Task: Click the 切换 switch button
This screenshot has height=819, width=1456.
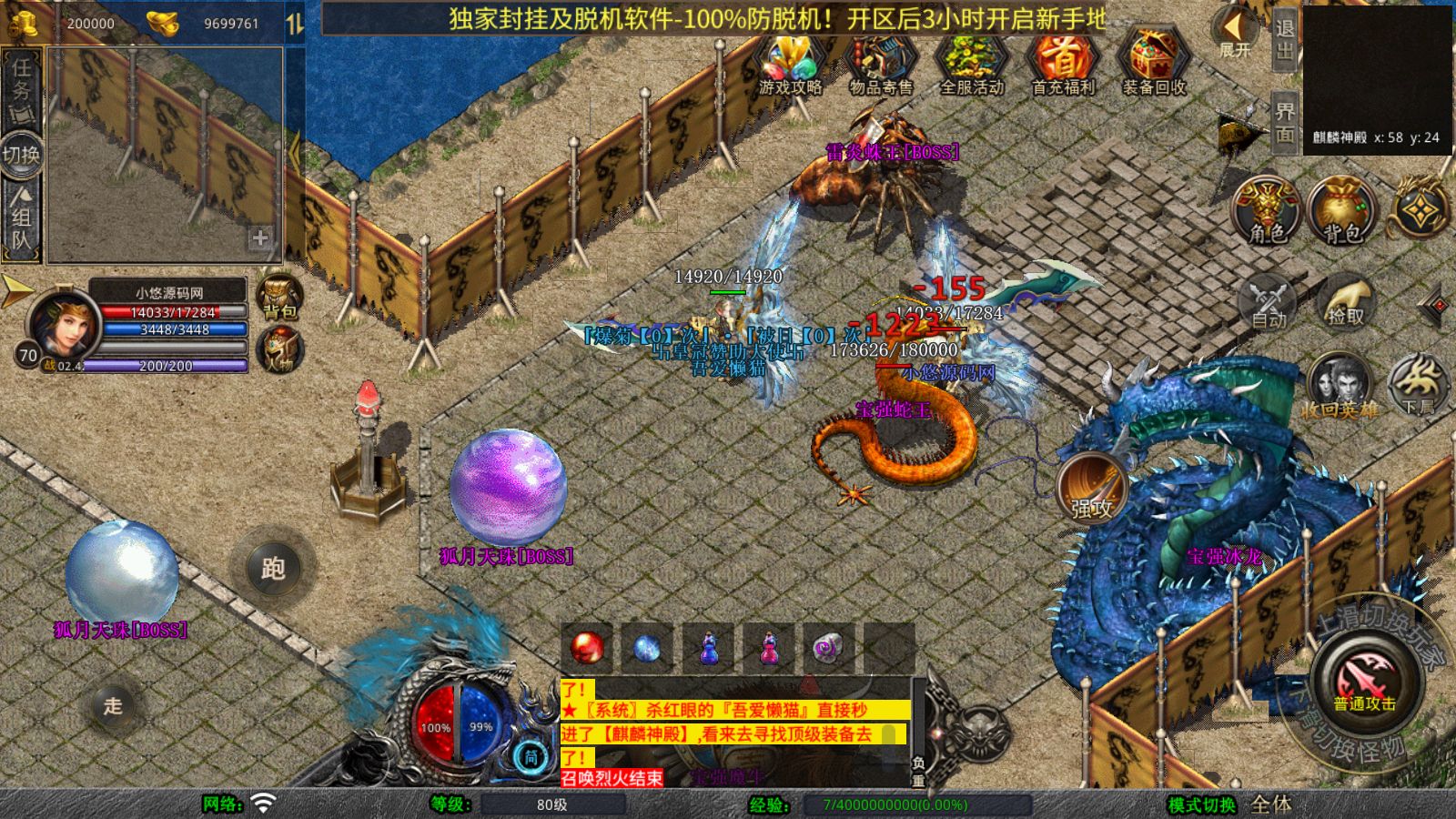Action: pyautogui.click(x=22, y=154)
